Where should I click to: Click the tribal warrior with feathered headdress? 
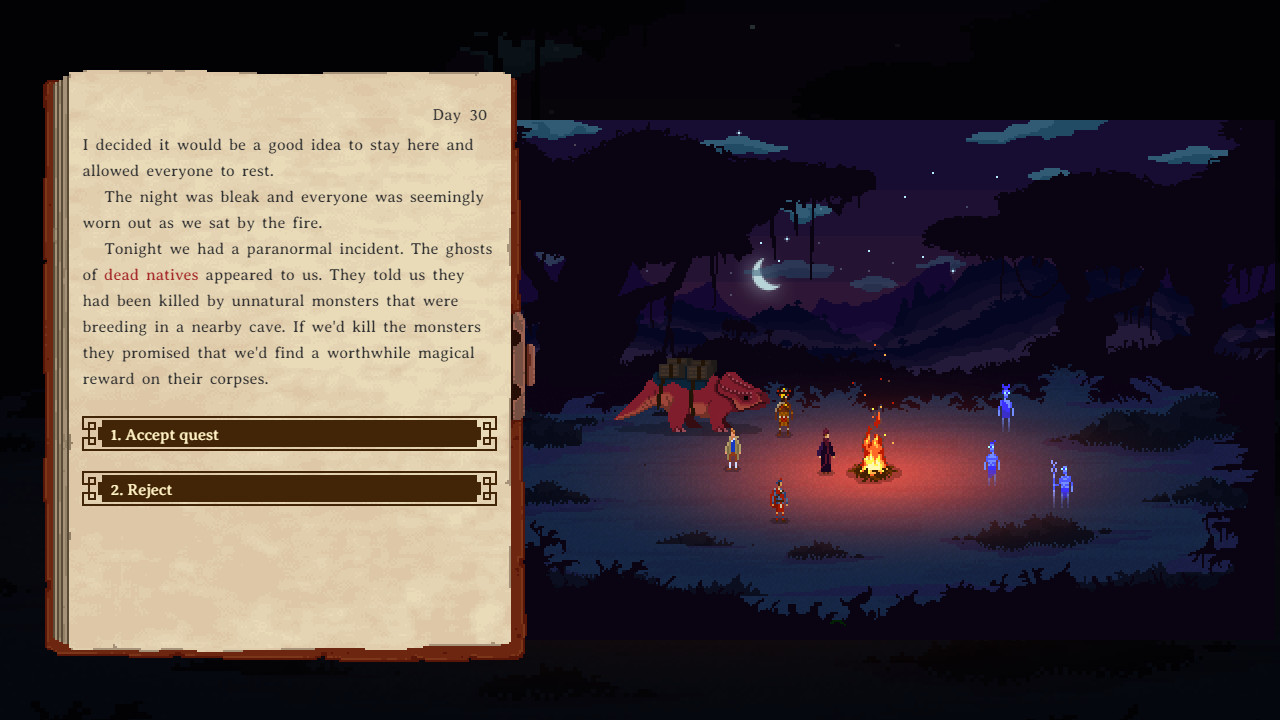pos(782,410)
